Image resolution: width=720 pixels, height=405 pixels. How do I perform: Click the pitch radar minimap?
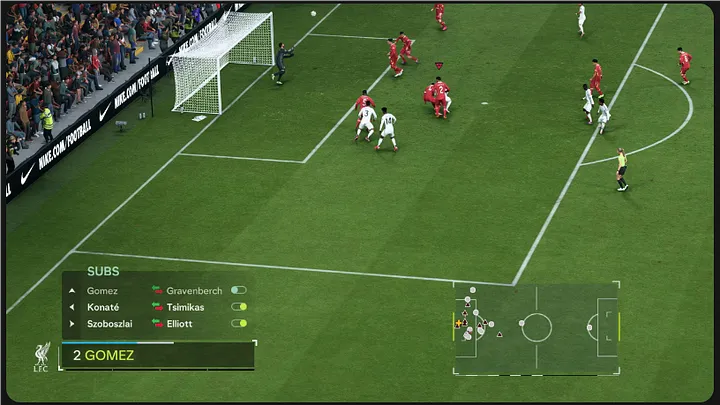536,327
